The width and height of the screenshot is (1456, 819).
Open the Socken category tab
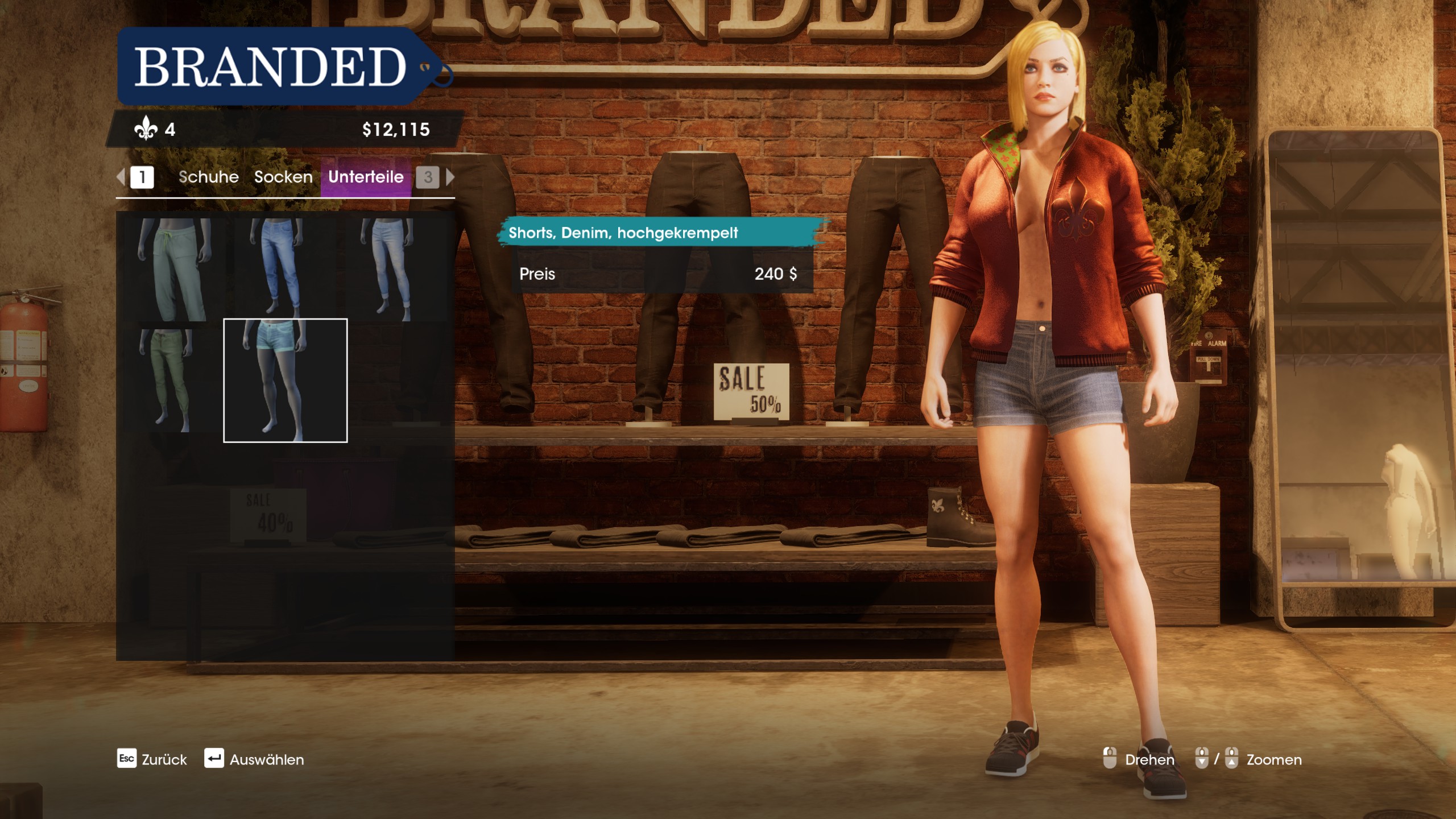[283, 177]
